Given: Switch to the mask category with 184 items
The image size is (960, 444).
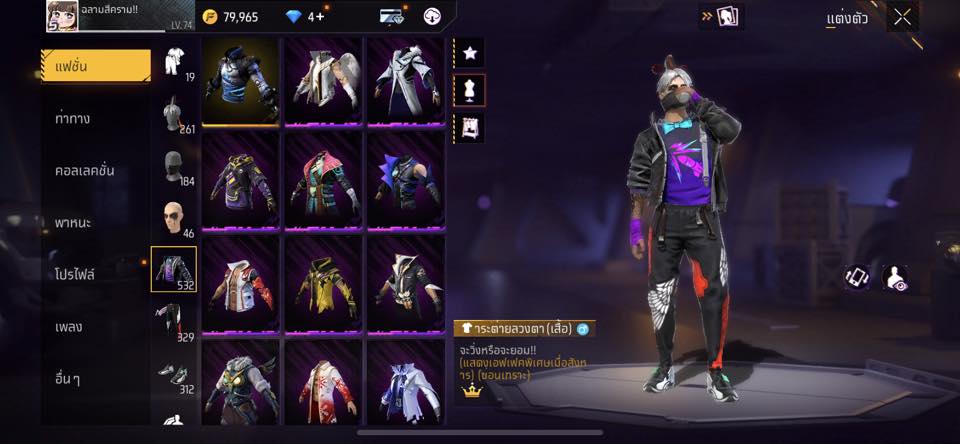Looking at the screenshot, I should [174, 166].
